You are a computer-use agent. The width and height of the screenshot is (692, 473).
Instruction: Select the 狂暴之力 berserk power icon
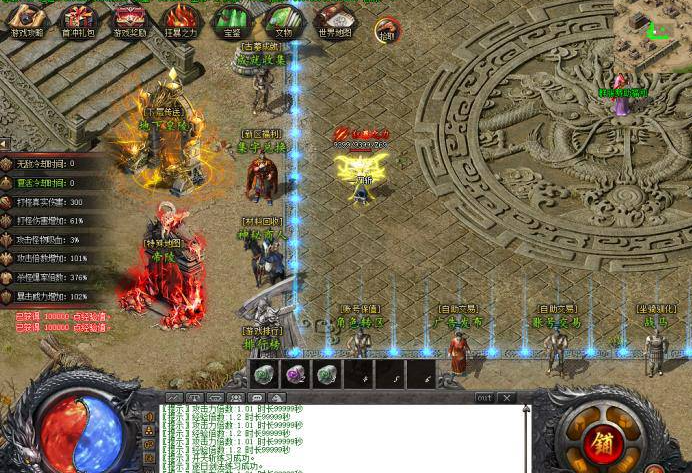click(180, 20)
